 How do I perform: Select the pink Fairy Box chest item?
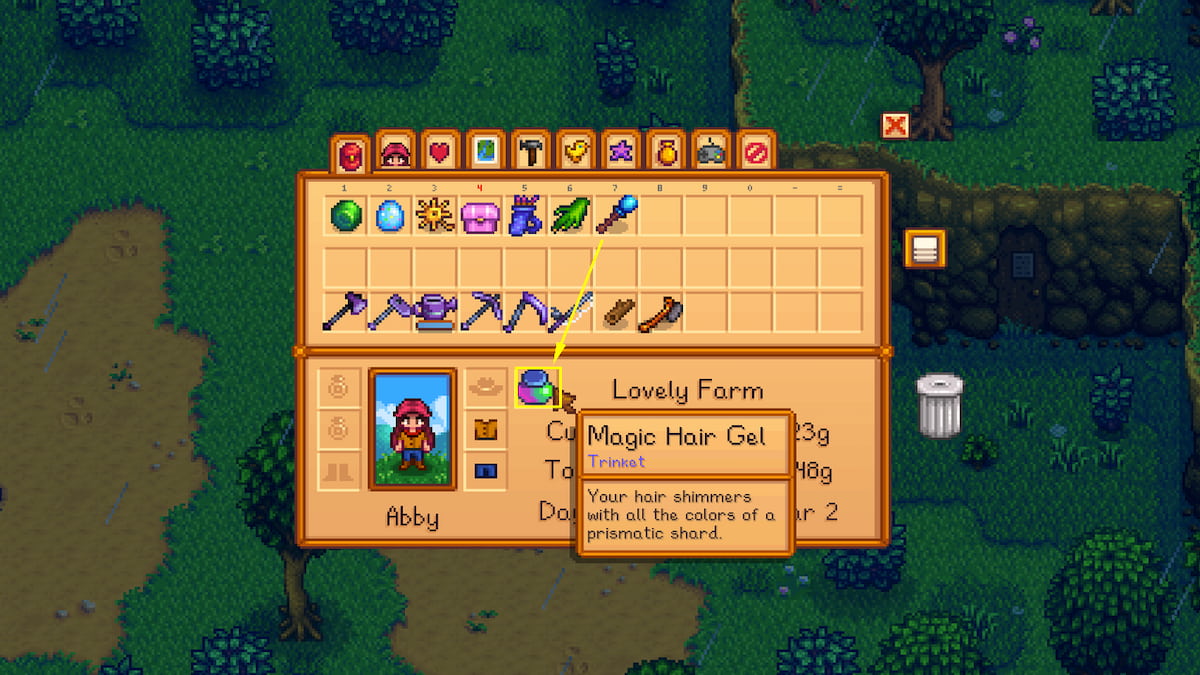(481, 215)
